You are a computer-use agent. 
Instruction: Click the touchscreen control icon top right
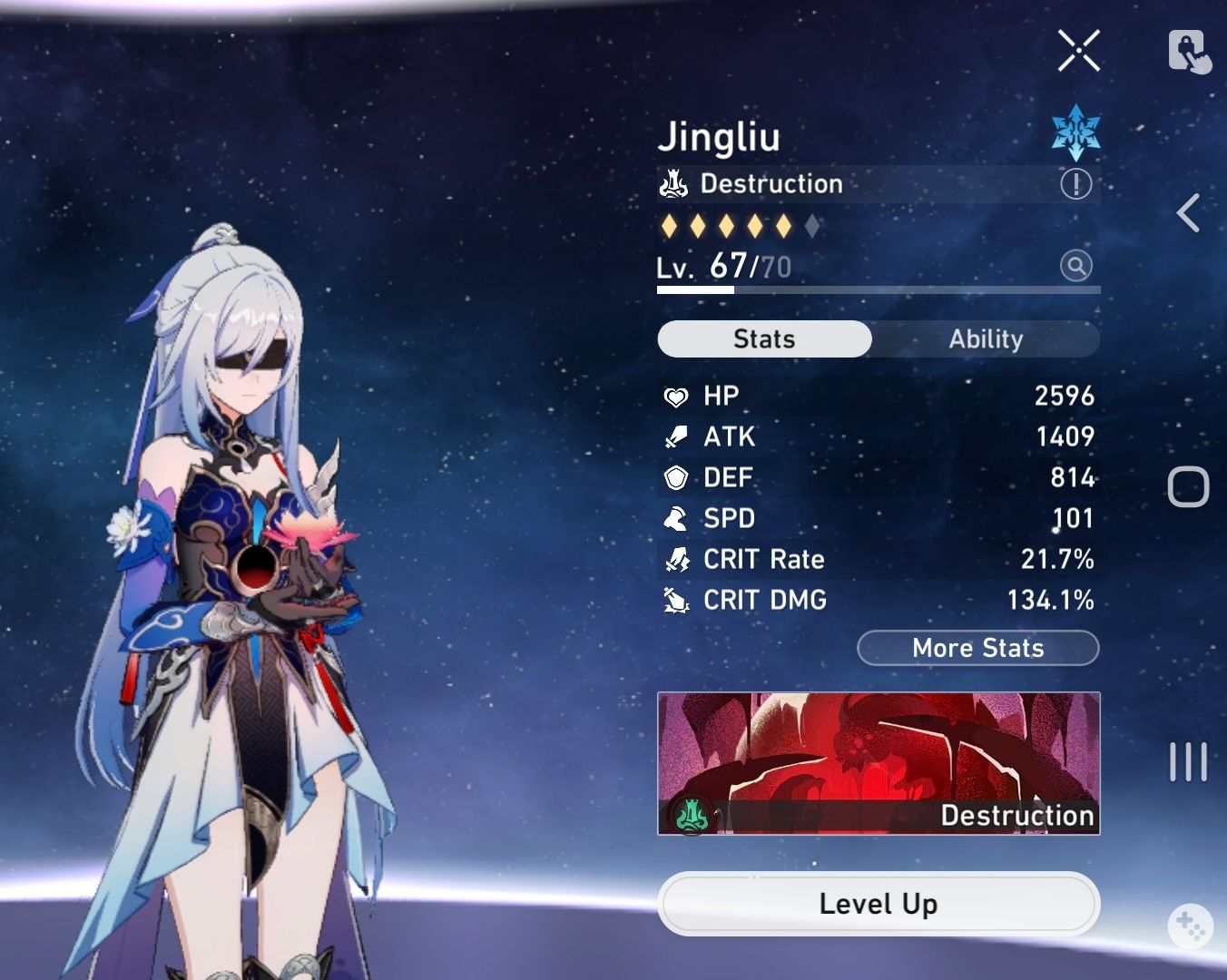[x=1190, y=52]
